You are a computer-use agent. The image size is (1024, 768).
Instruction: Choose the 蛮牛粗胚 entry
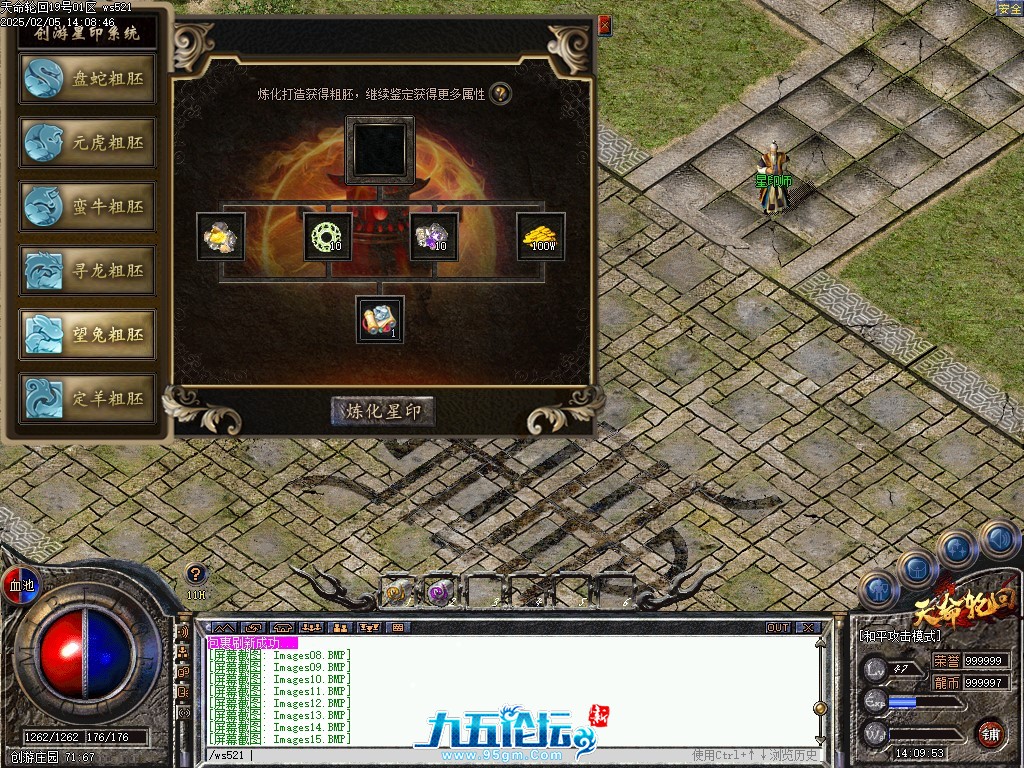click(x=89, y=207)
